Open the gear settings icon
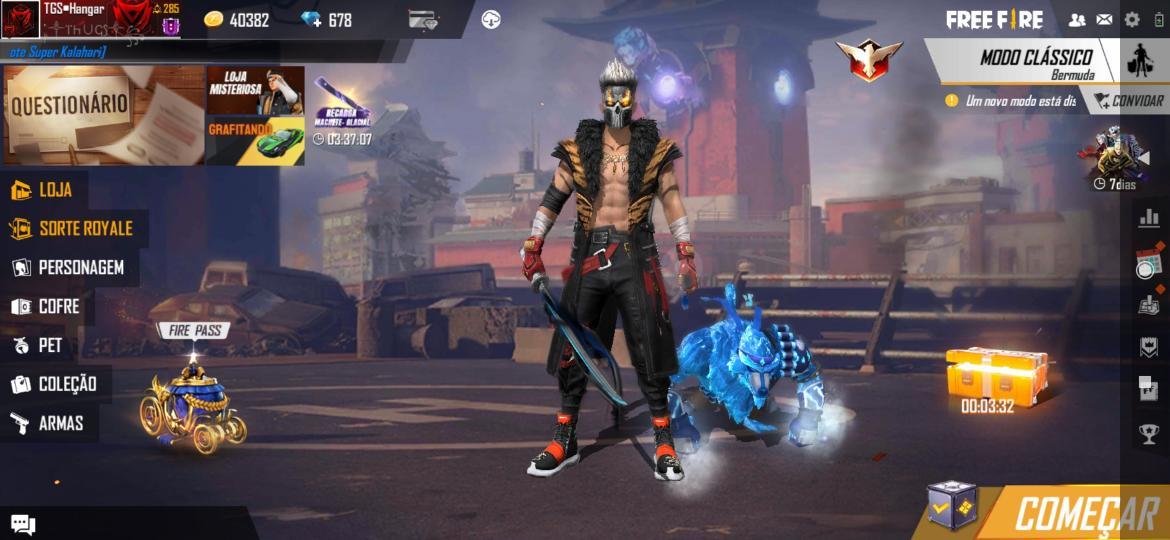 tap(1132, 19)
